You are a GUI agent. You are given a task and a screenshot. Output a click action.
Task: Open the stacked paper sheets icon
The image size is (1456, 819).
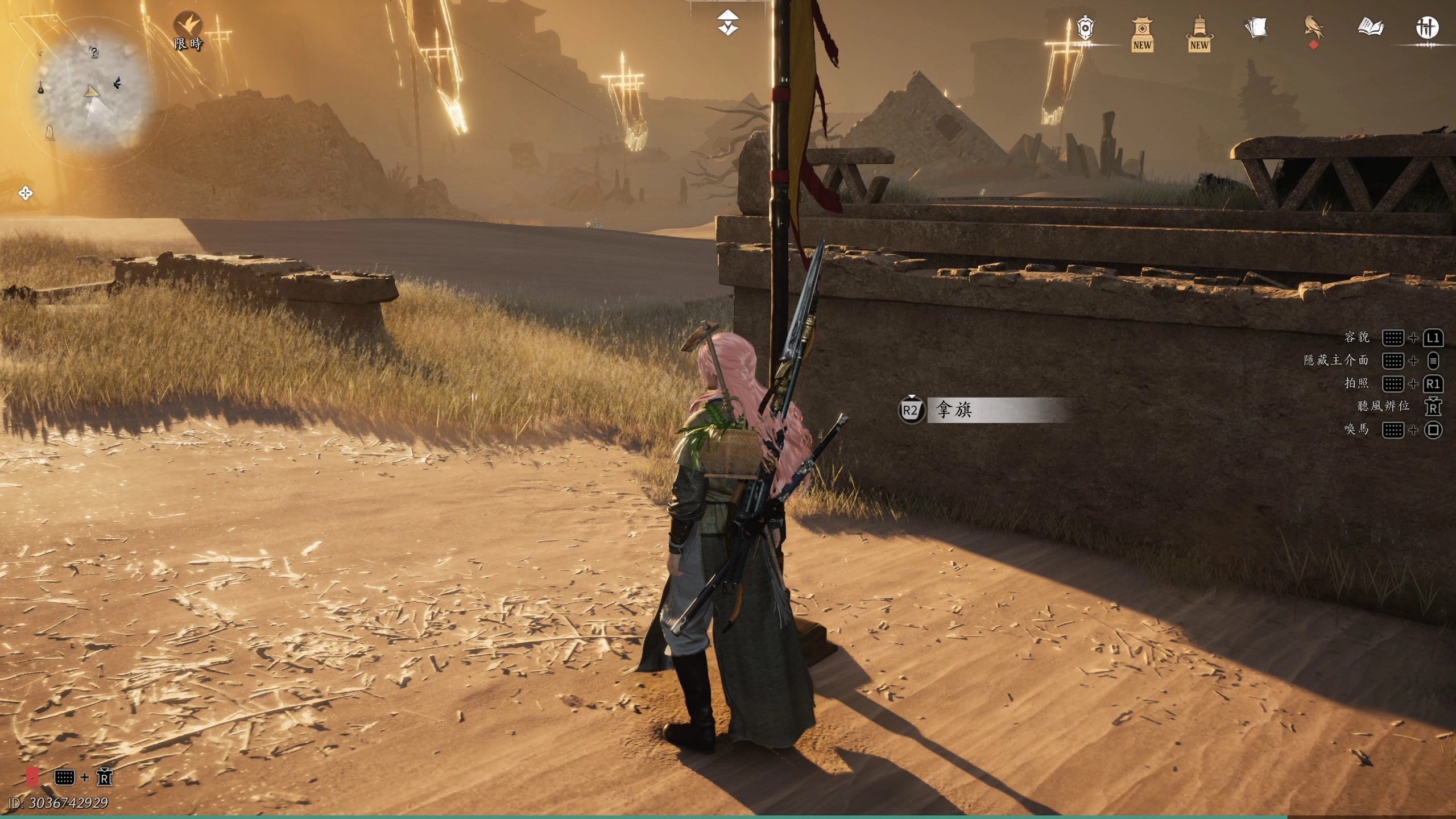[x=1256, y=27]
